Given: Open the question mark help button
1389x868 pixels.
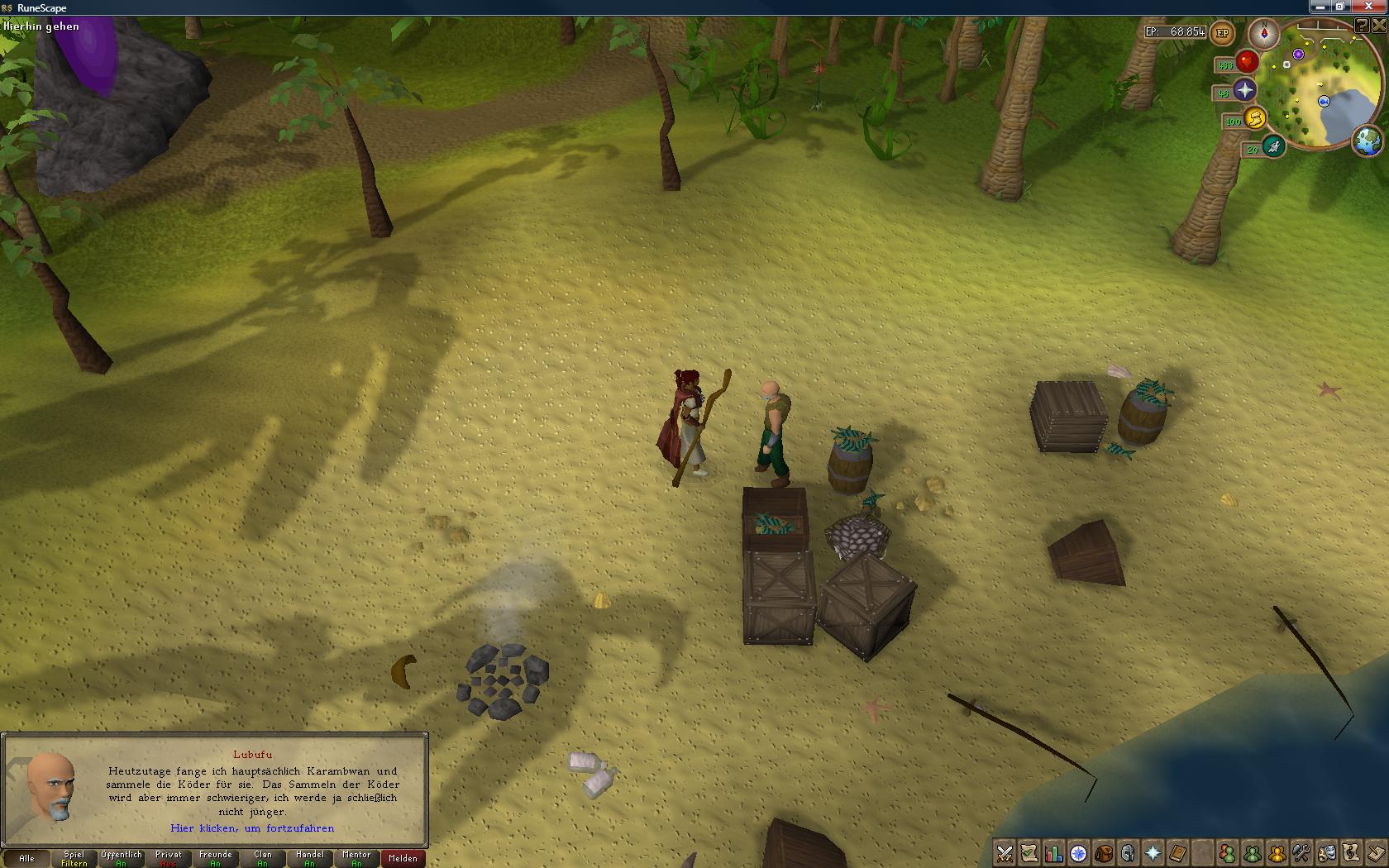Looking at the screenshot, I should tap(1361, 26).
